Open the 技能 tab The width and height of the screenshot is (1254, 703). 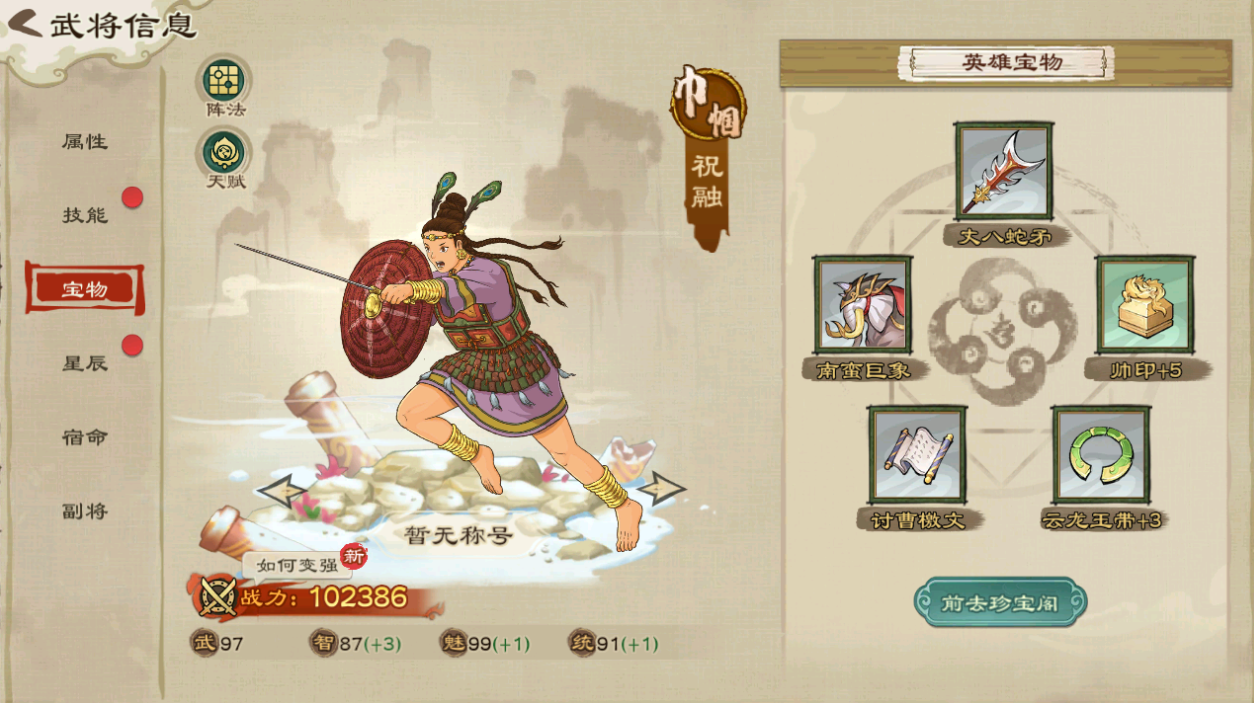click(85, 215)
